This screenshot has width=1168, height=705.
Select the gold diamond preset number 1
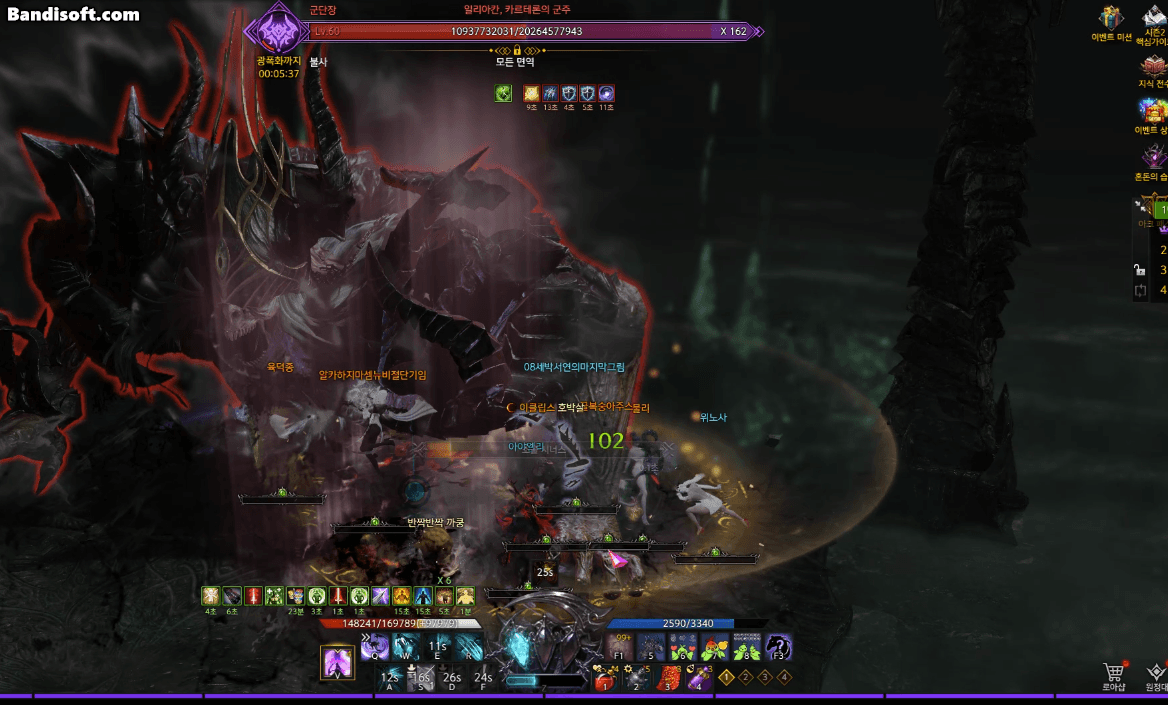point(727,677)
